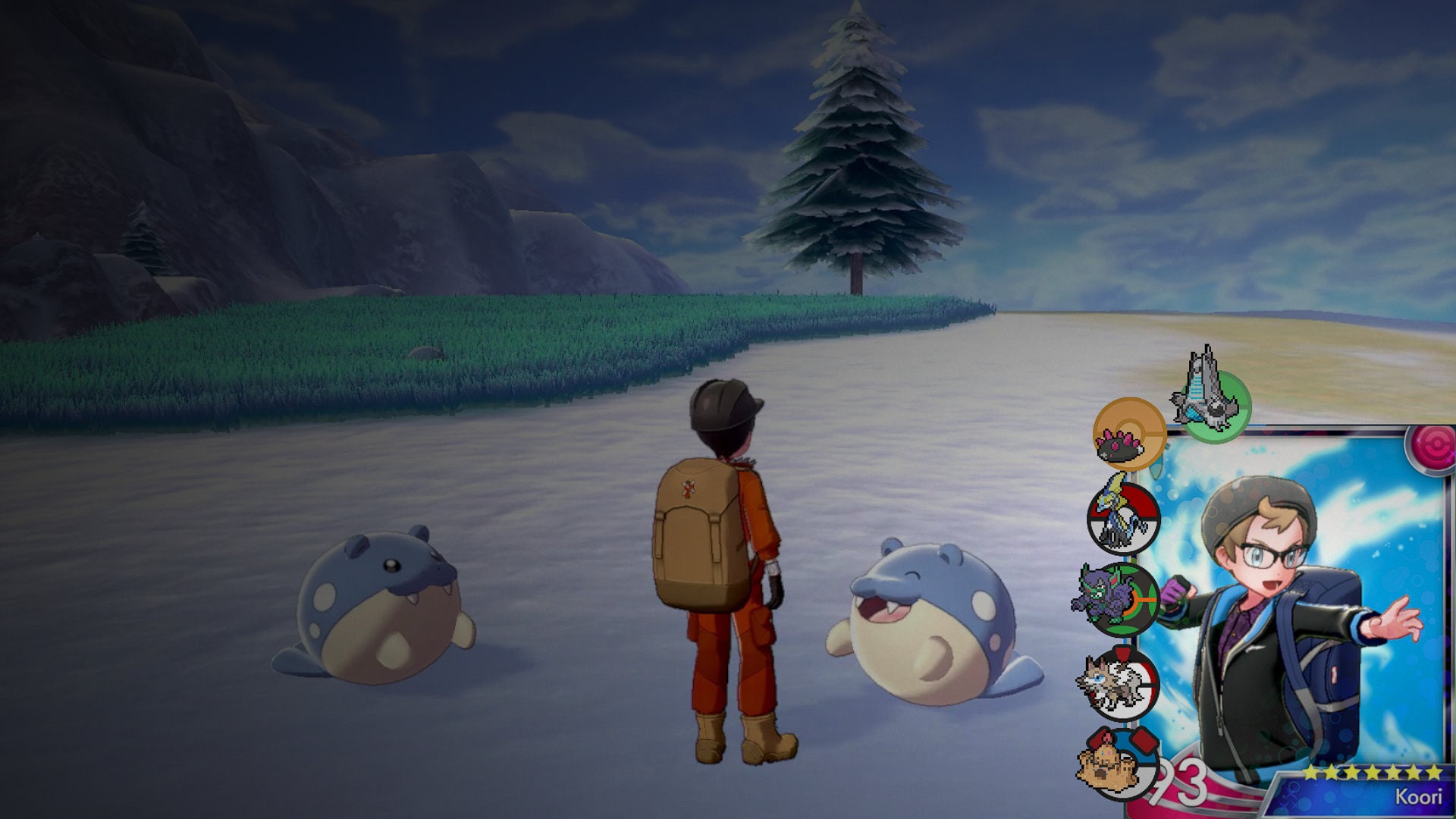Toggle the seventh rarity star

click(x=1435, y=771)
